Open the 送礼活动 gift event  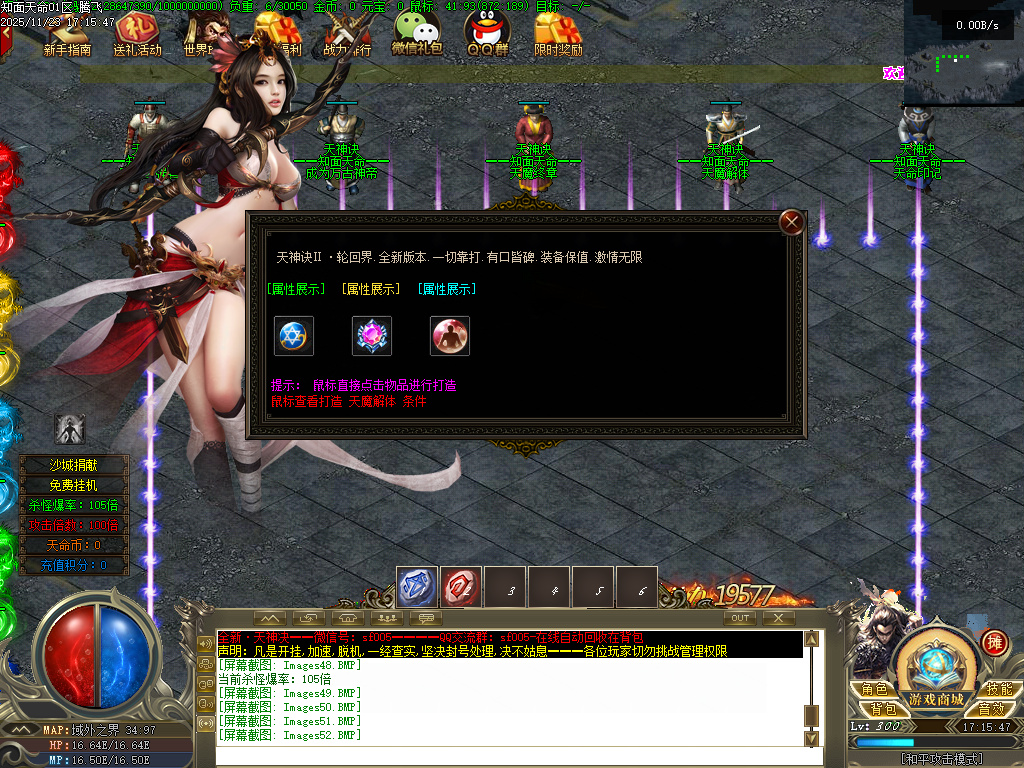coord(137,36)
